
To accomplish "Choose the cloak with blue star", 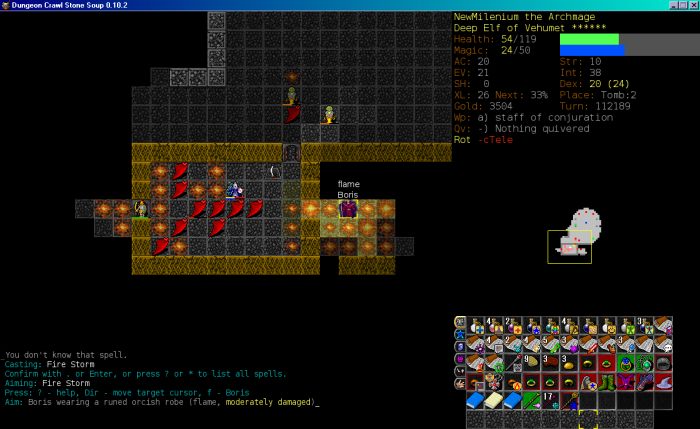I will coord(588,381).
